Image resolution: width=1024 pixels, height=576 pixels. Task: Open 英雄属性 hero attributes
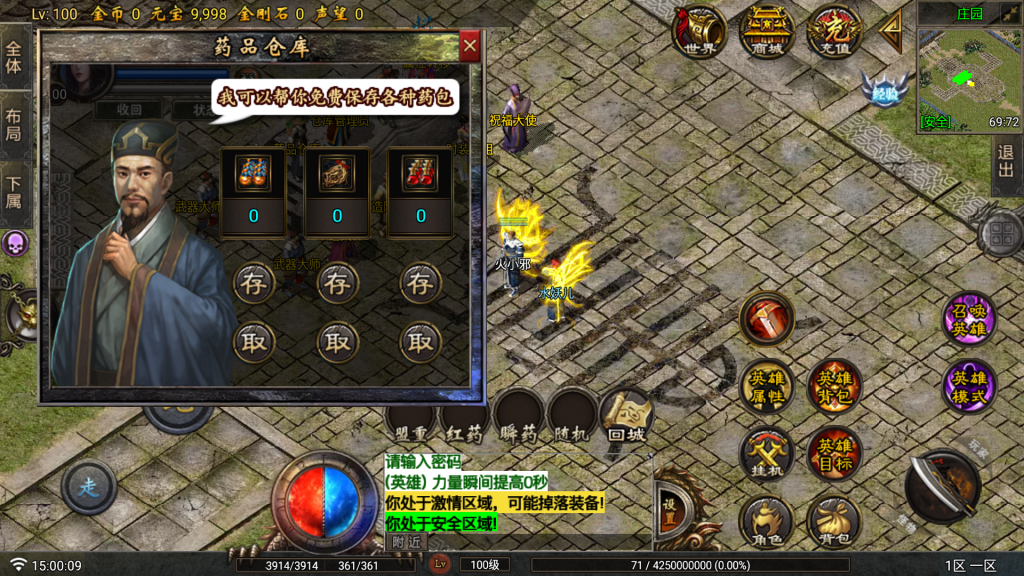[x=767, y=386]
